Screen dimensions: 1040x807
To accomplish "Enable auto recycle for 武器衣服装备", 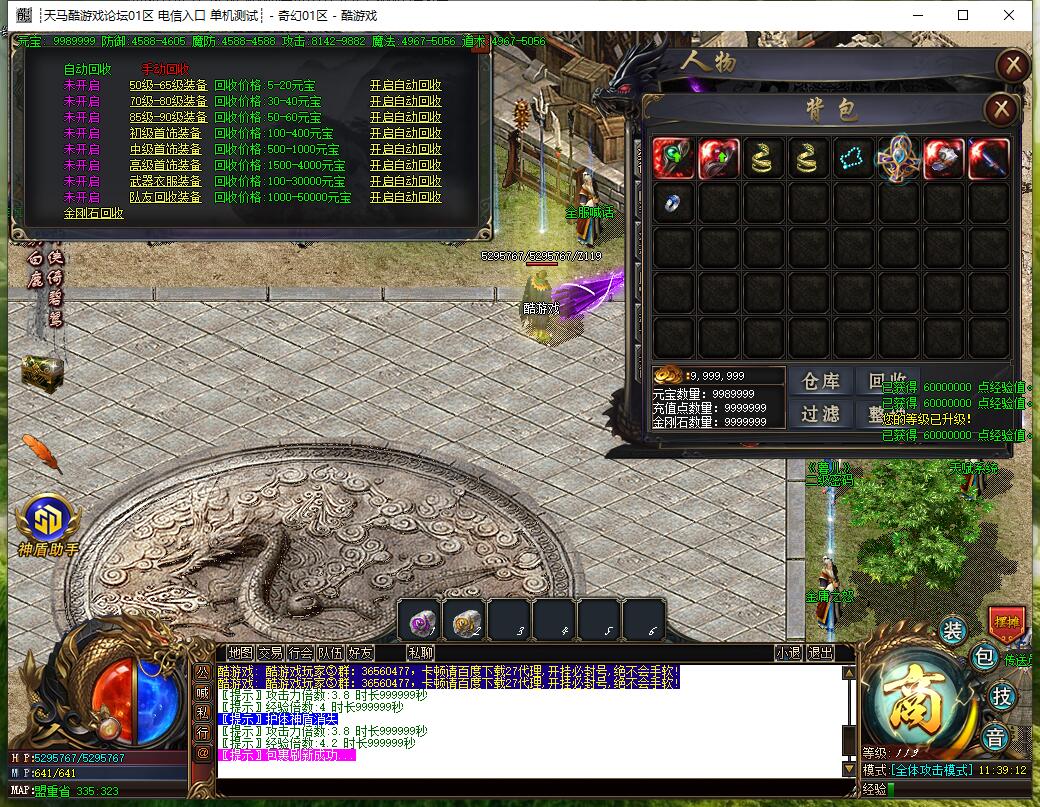I will [405, 182].
